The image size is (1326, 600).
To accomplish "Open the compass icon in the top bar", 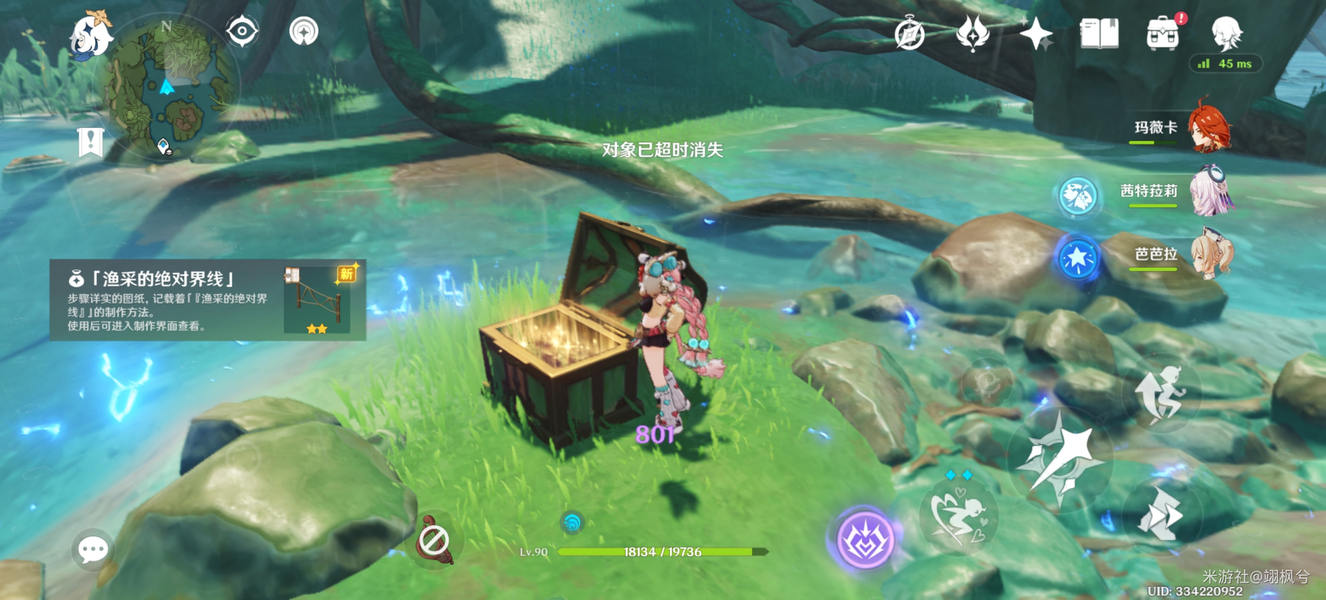I will [x=909, y=34].
